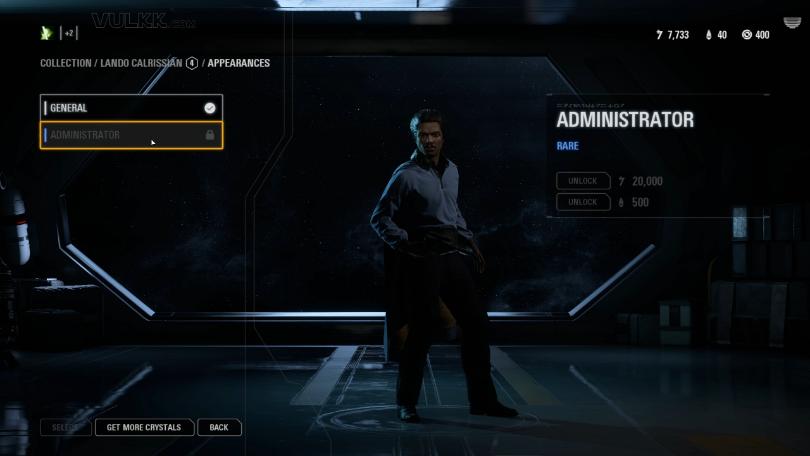Choose the locked Administrator appearance

point(130,135)
